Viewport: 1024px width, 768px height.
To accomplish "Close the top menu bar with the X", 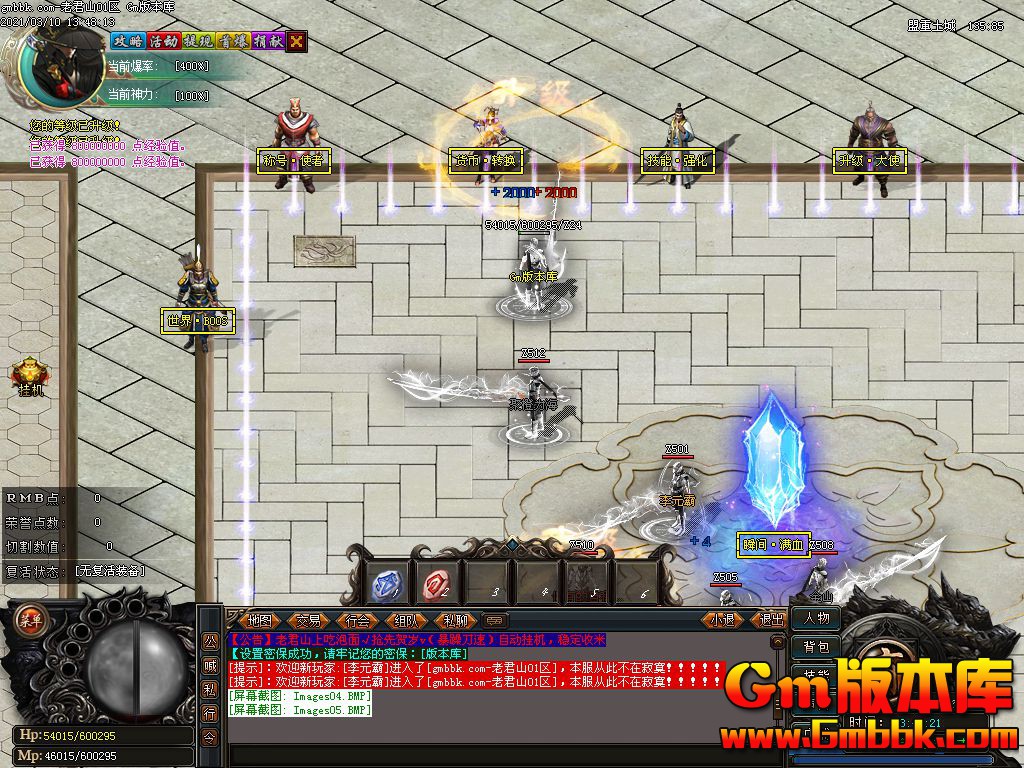I will pyautogui.click(x=297, y=41).
